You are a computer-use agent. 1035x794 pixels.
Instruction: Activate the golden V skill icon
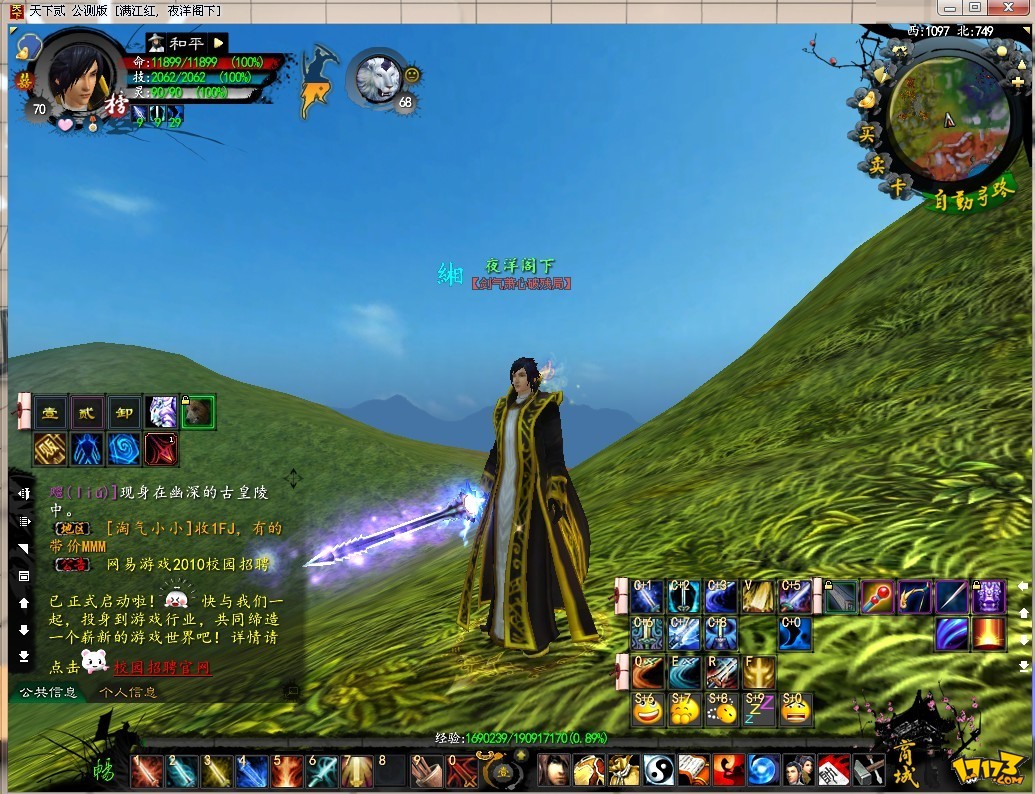click(x=758, y=597)
